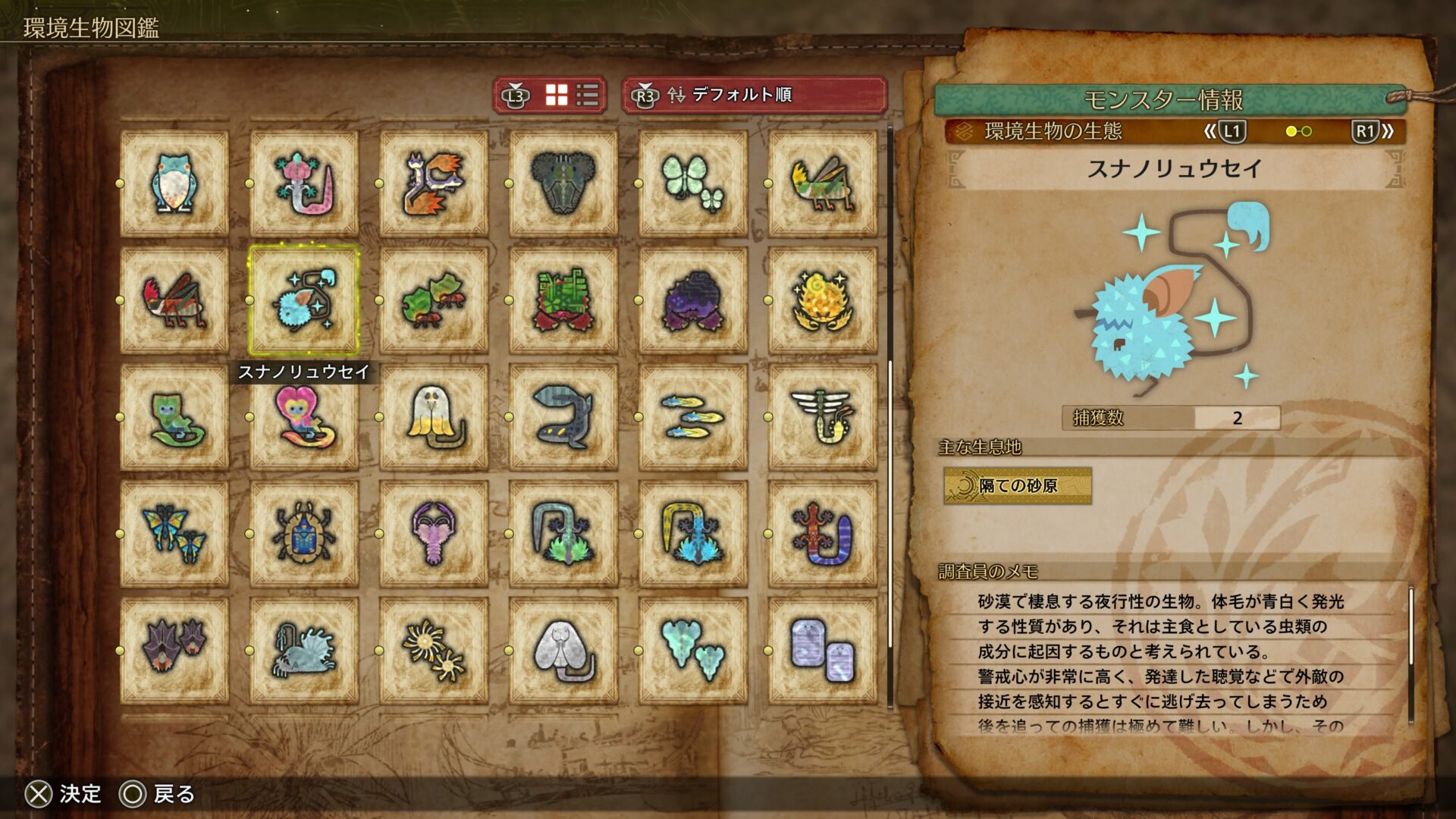Image resolution: width=1456 pixels, height=819 pixels.
Task: Select the white owl-like creature tile
Action: pyautogui.click(x=434, y=417)
